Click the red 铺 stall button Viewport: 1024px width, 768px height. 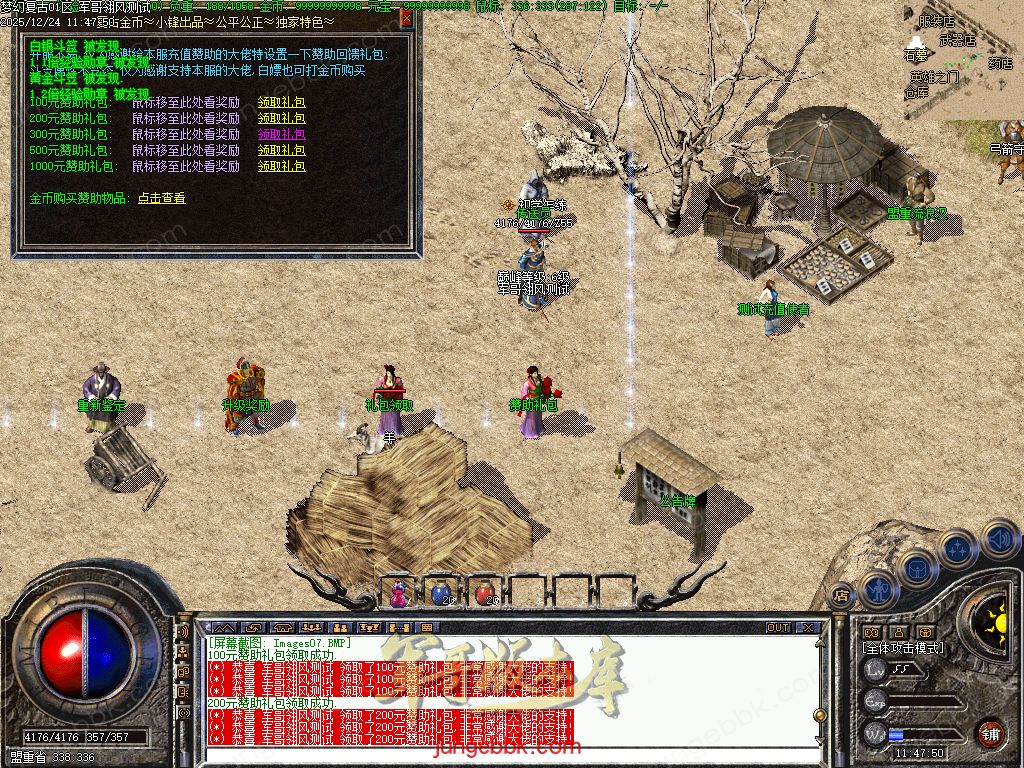990,732
